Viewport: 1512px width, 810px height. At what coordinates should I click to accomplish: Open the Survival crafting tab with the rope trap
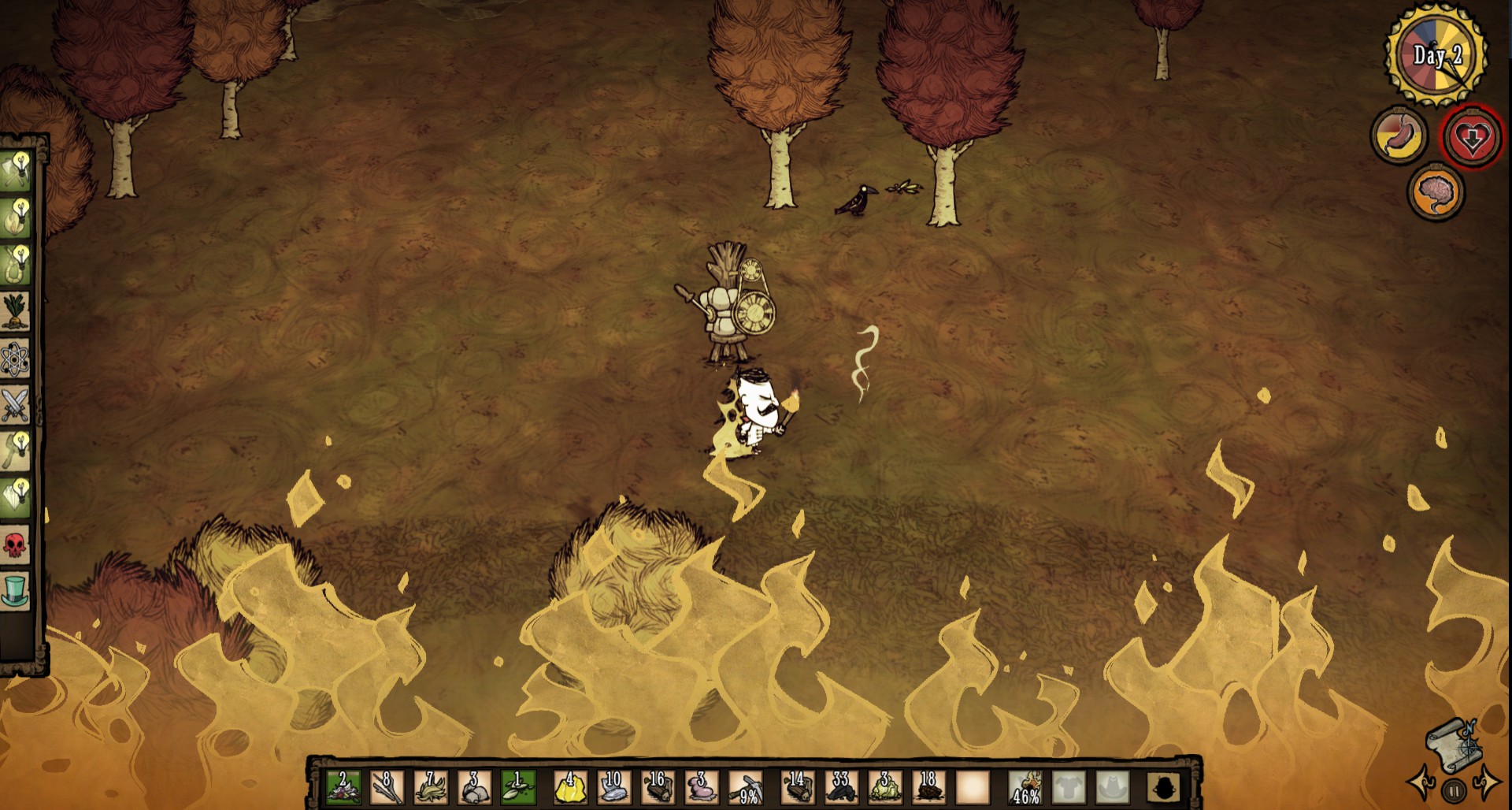(x=15, y=265)
